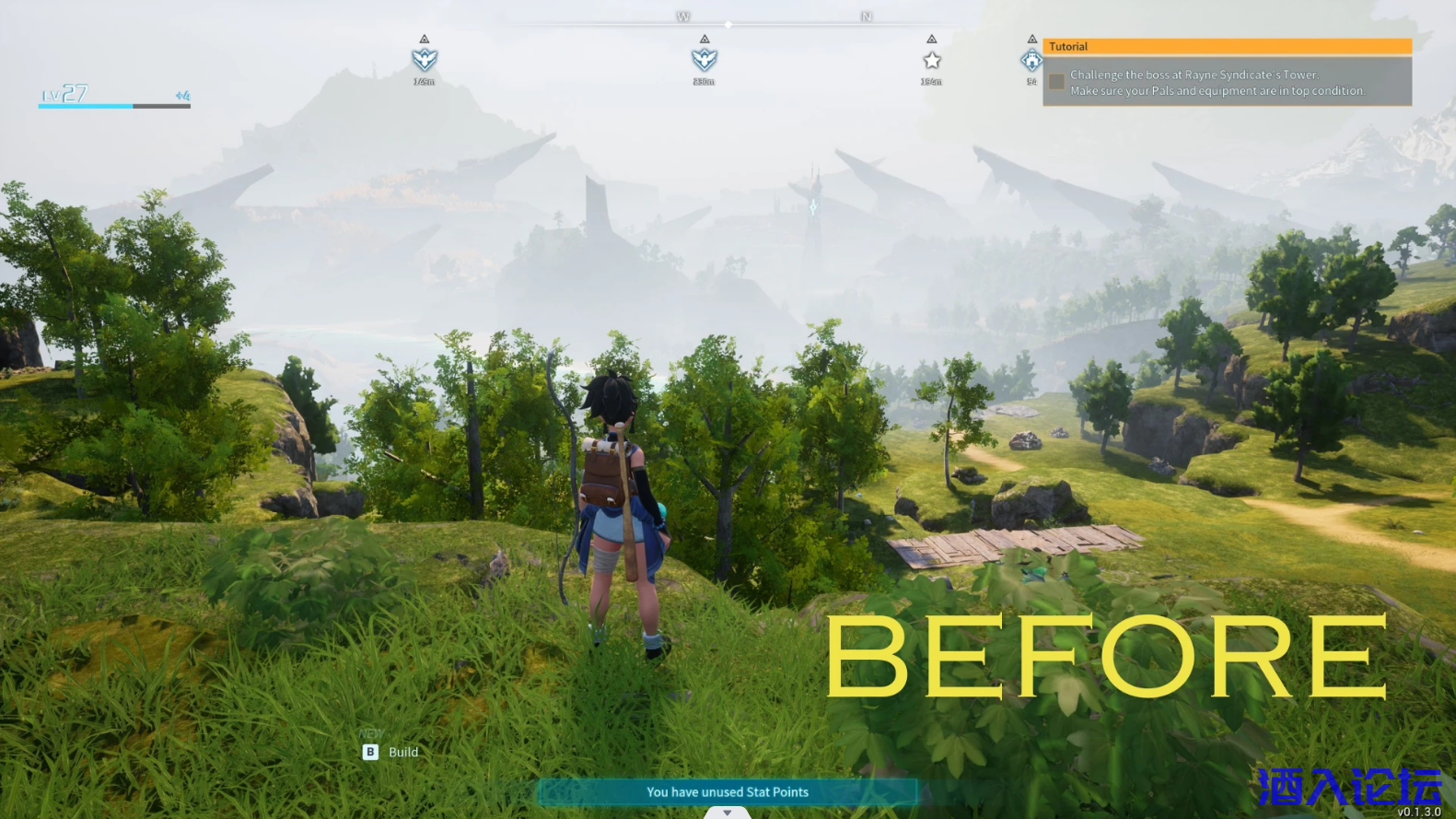
Task: Tick the Rayne Syndicate Tower objective checkbox
Action: [x=1056, y=82]
